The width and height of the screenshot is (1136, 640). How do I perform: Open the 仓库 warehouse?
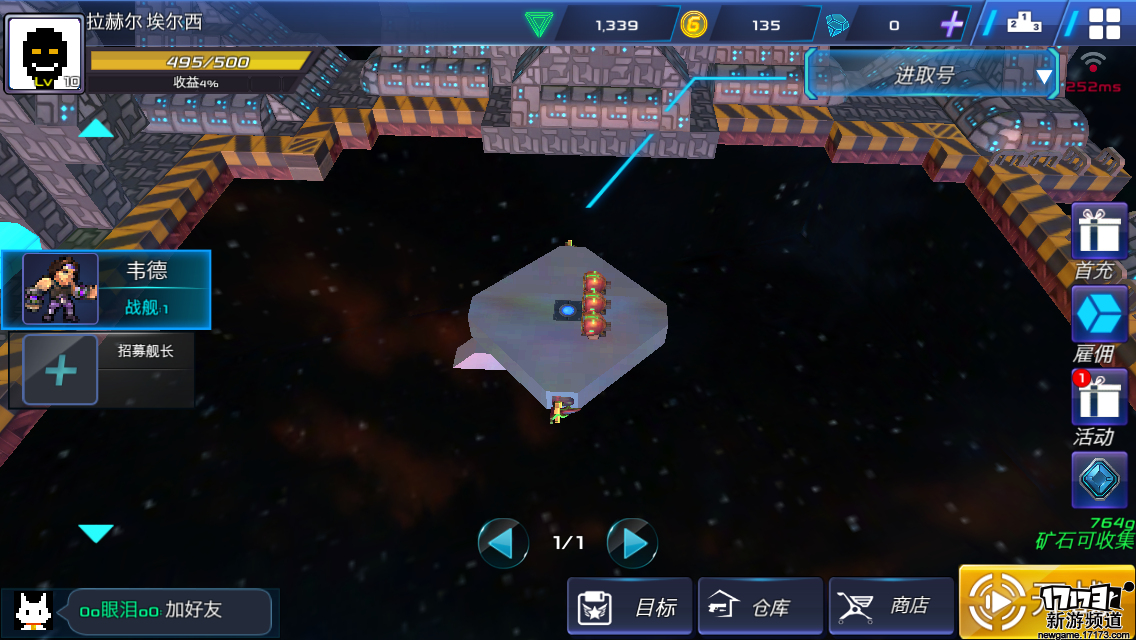click(760, 606)
